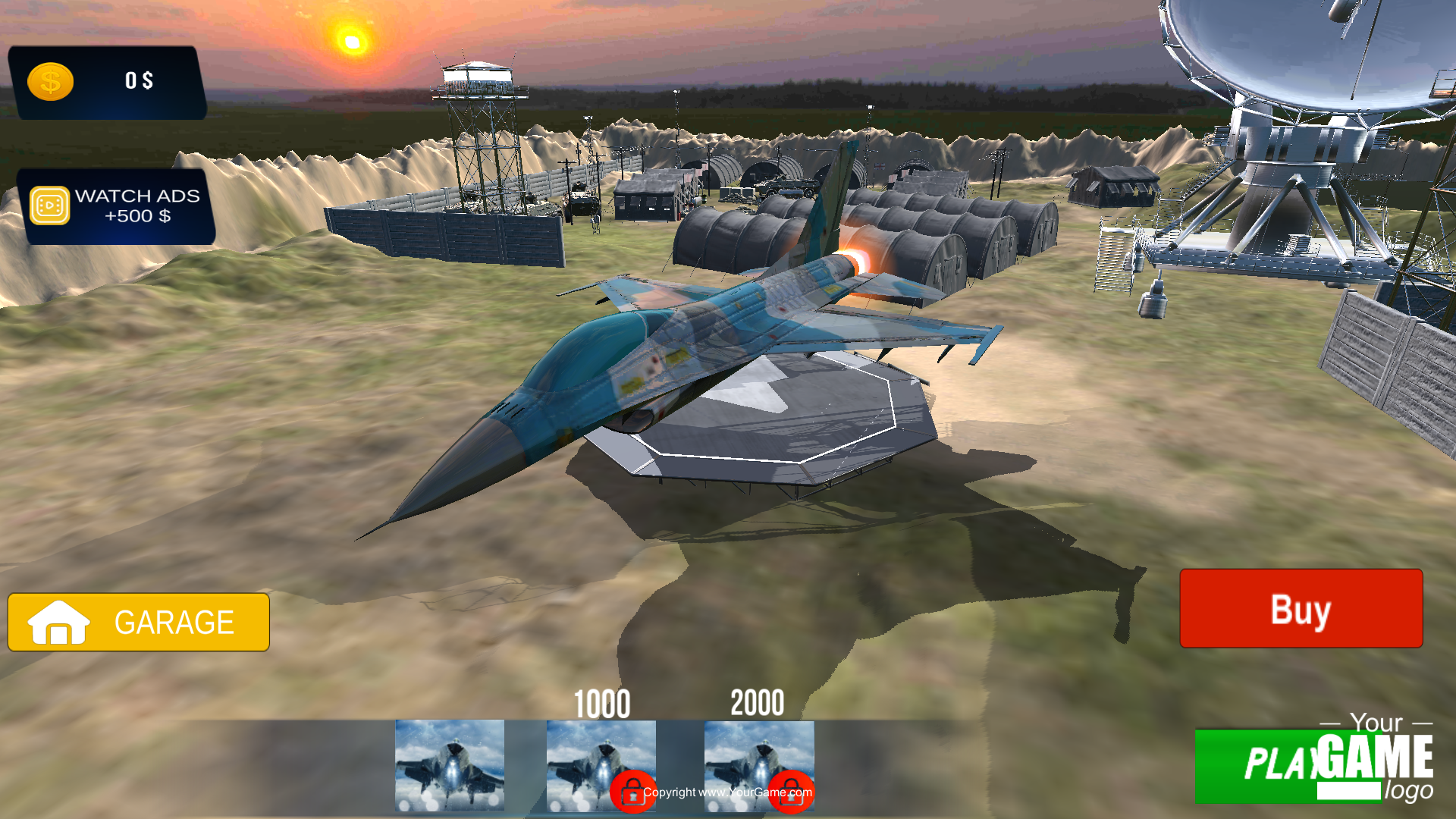
Task: Click the video player icon on Watch Ads panel
Action: 48,206
